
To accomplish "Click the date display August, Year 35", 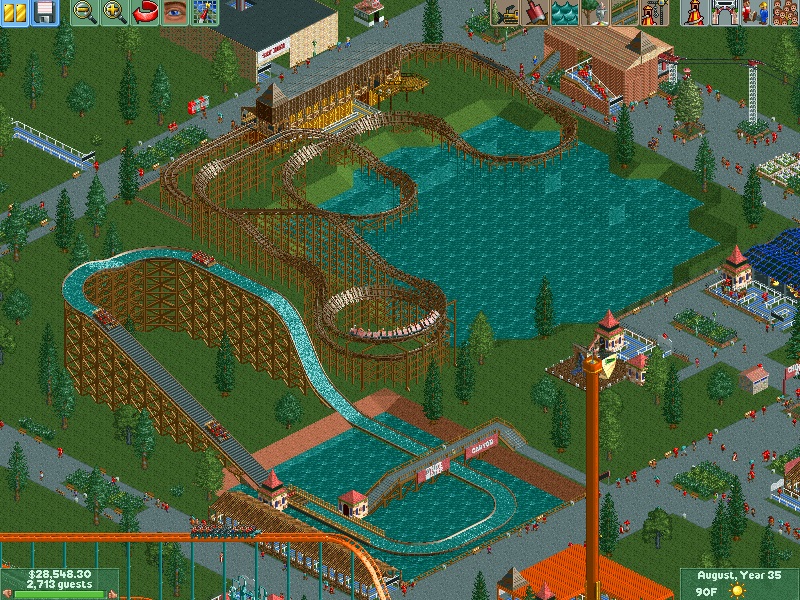I will [x=740, y=575].
